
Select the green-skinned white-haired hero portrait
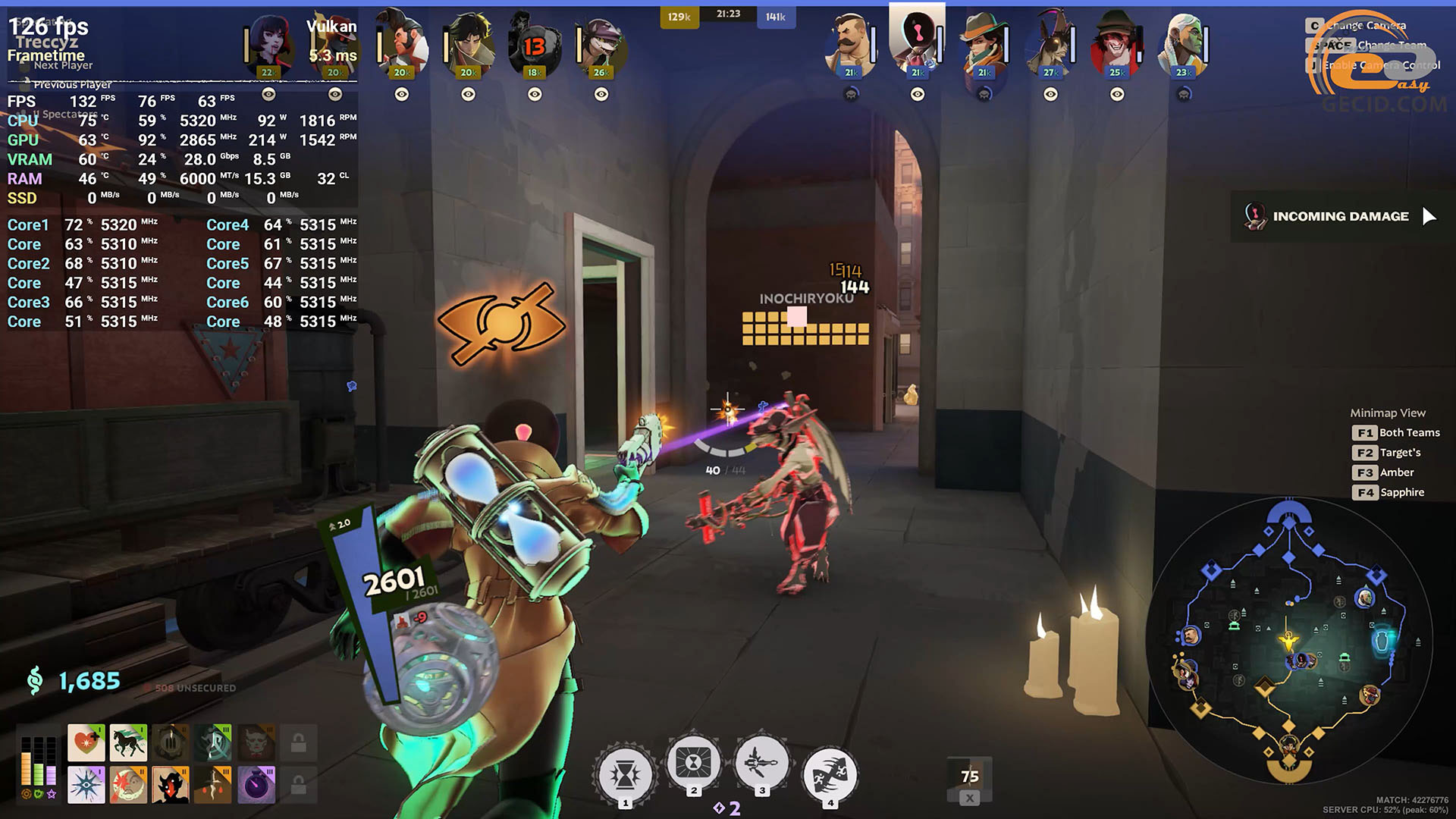pyautogui.click(x=1183, y=45)
